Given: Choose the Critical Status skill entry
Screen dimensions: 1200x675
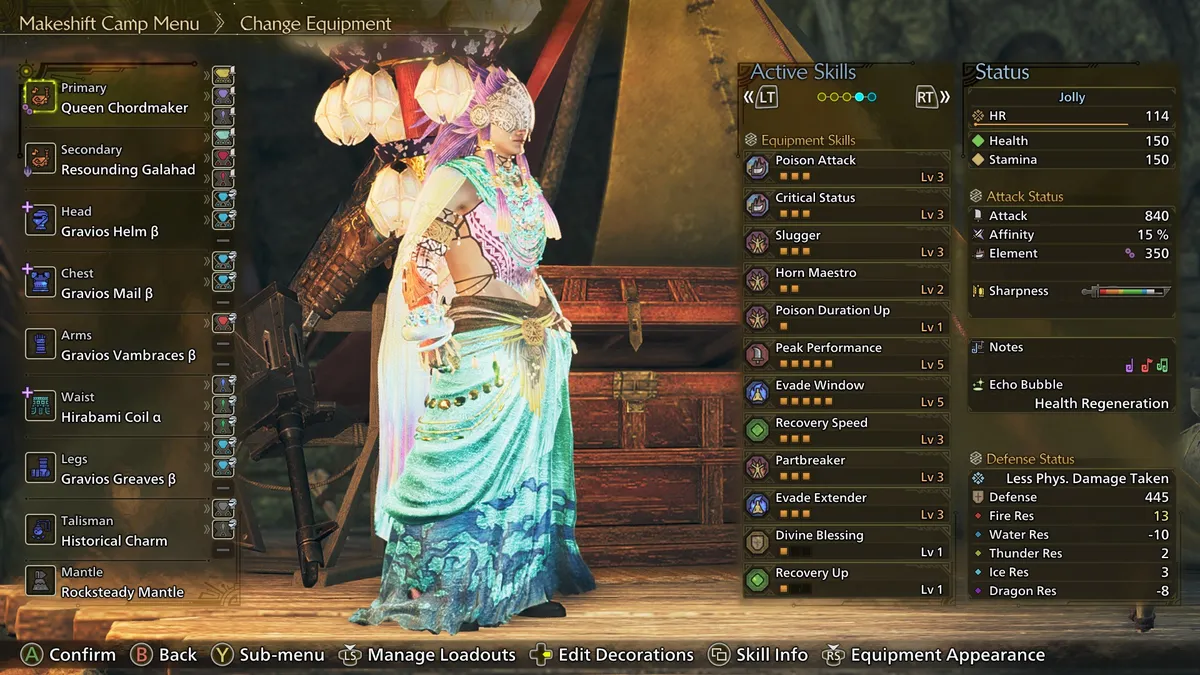Looking at the screenshot, I should tap(846, 205).
